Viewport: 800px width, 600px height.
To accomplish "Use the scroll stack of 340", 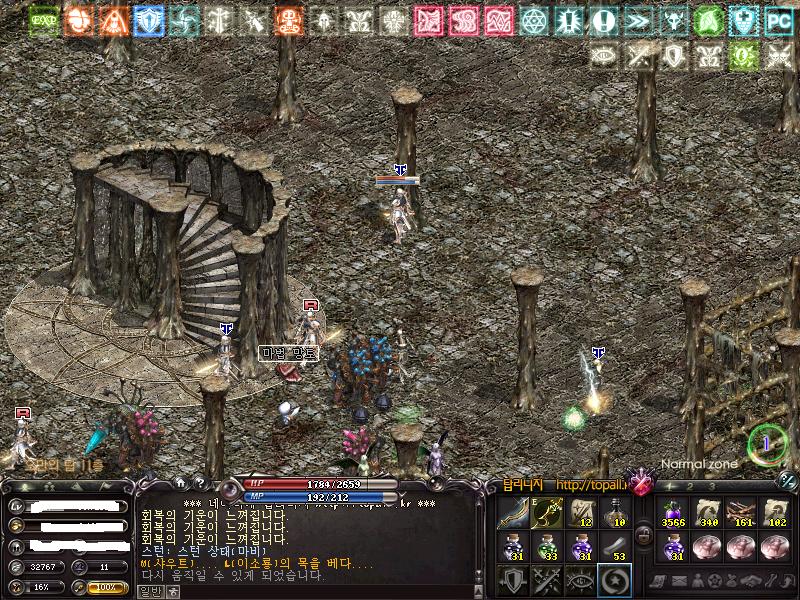I will tap(708, 514).
